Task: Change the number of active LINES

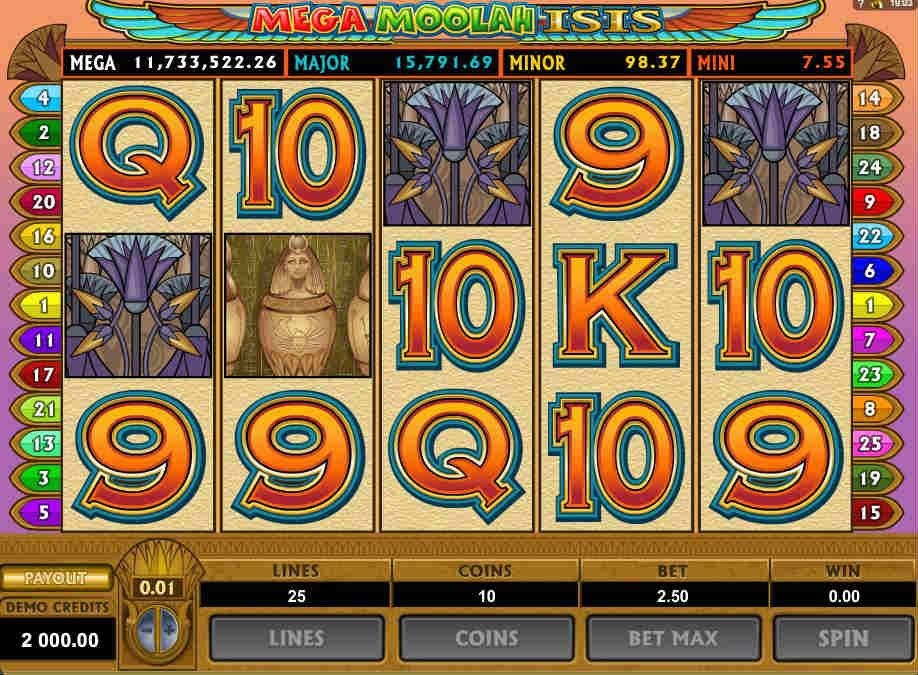Action: (x=296, y=638)
